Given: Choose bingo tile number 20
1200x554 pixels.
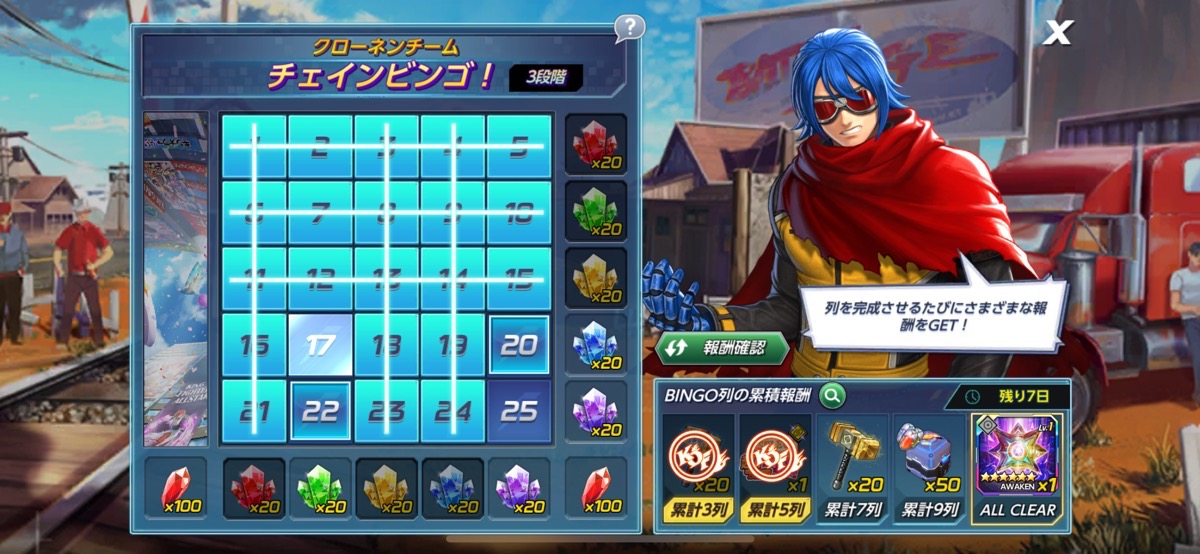Looking at the screenshot, I should [x=518, y=345].
